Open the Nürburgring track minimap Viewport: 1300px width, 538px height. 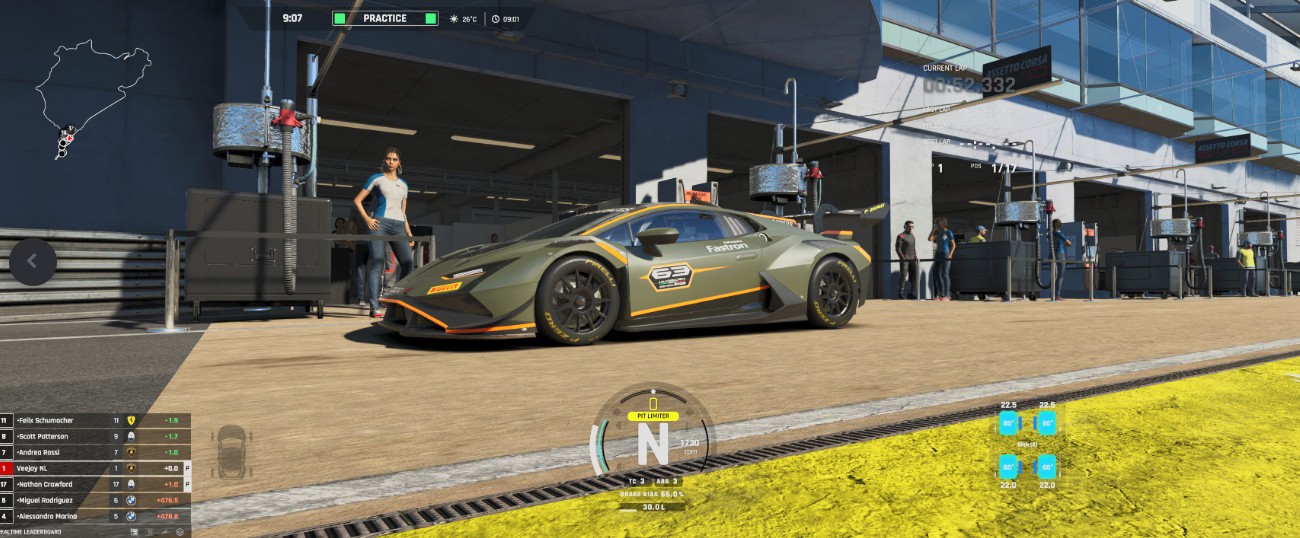[x=93, y=96]
